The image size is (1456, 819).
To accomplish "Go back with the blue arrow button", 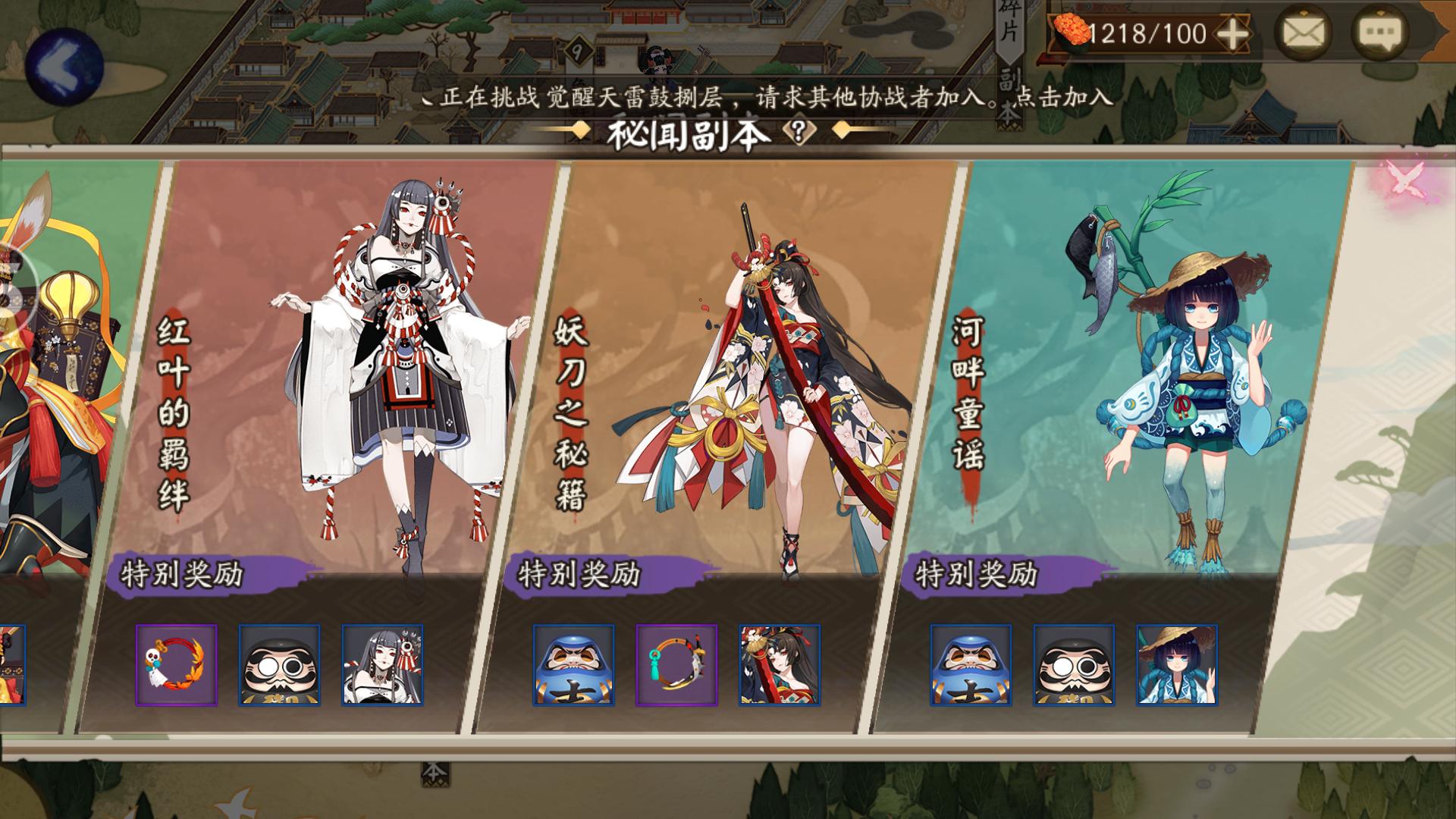I will (64, 67).
